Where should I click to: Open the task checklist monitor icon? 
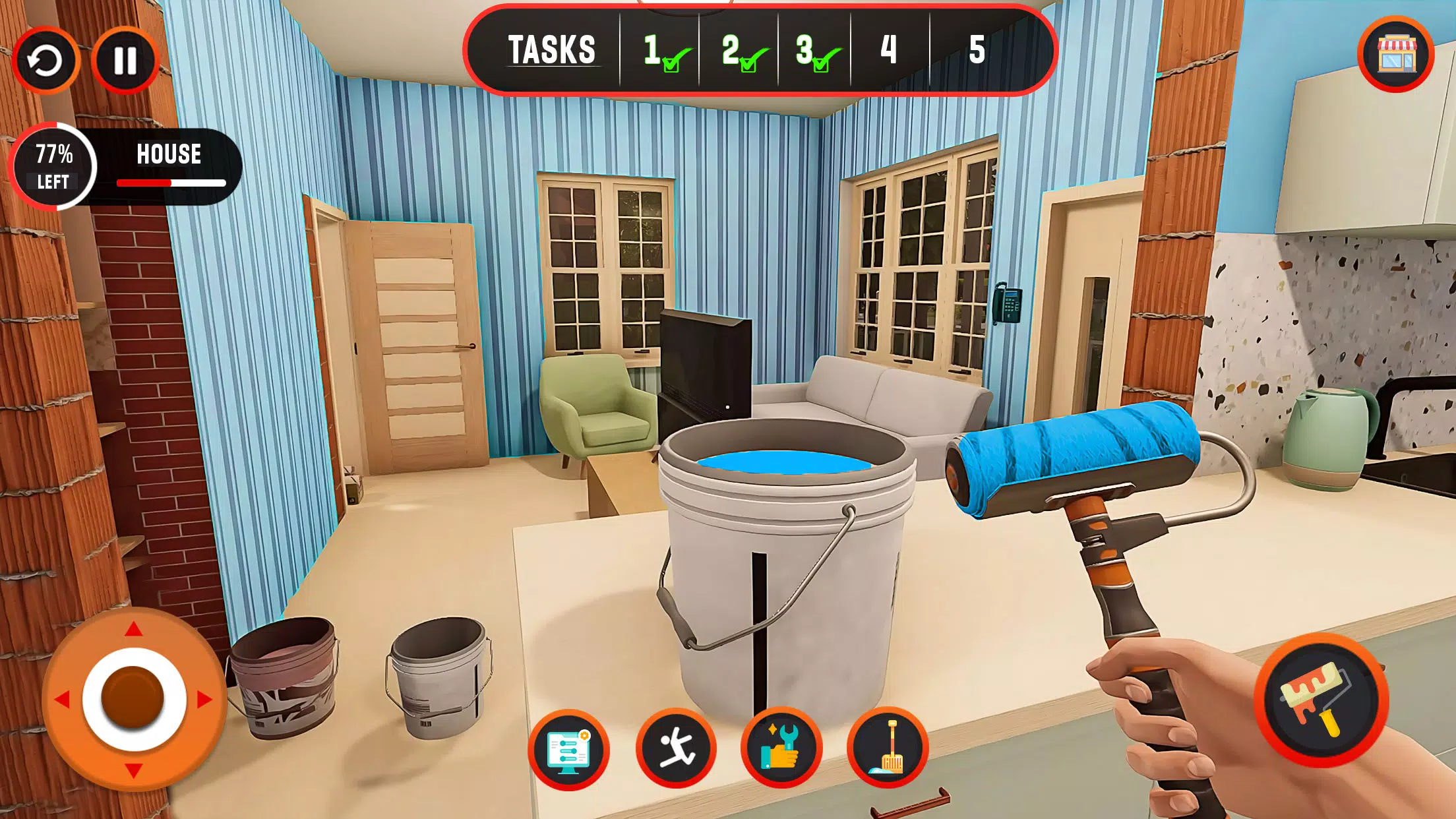pos(568,750)
